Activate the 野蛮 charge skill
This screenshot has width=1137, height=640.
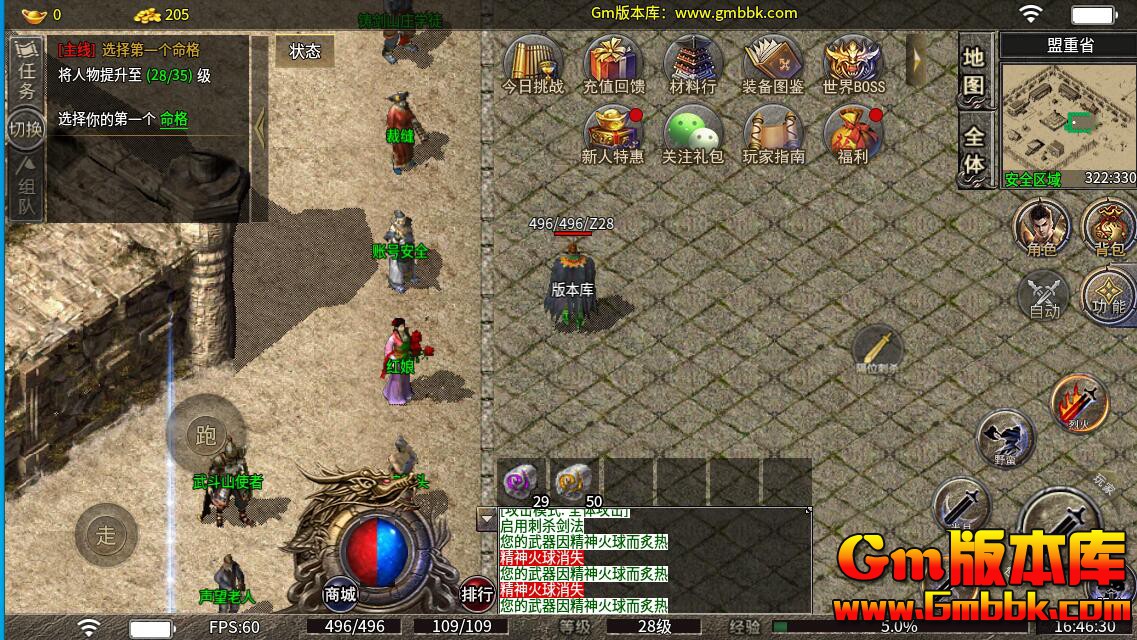tap(1005, 438)
